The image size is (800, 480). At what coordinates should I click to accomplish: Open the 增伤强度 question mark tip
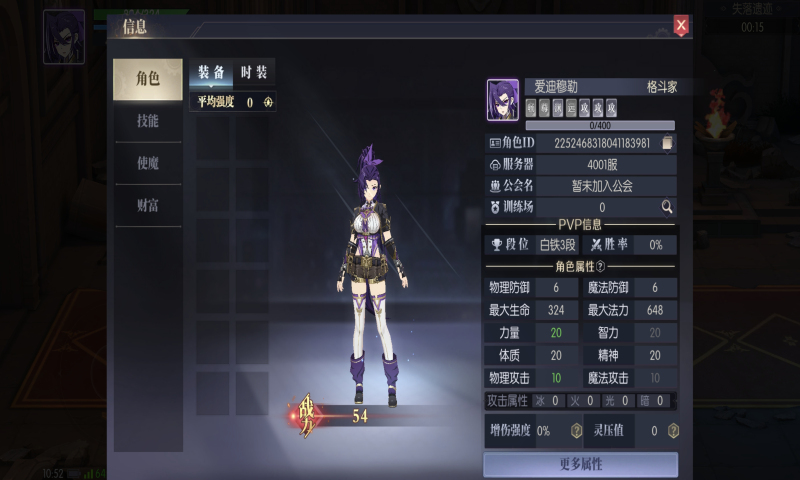click(x=576, y=431)
